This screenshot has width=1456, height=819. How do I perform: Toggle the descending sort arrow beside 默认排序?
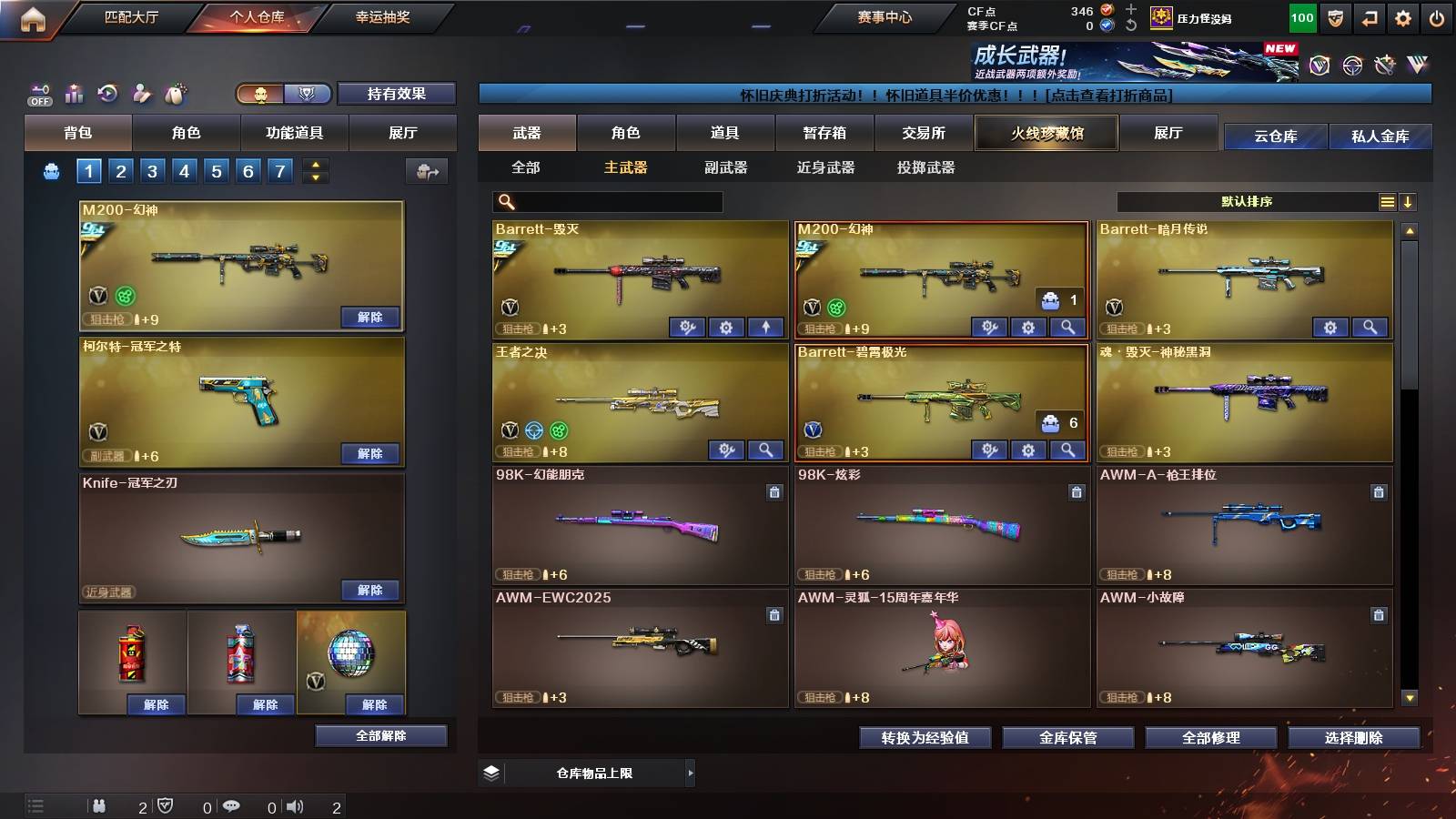[x=1409, y=201]
